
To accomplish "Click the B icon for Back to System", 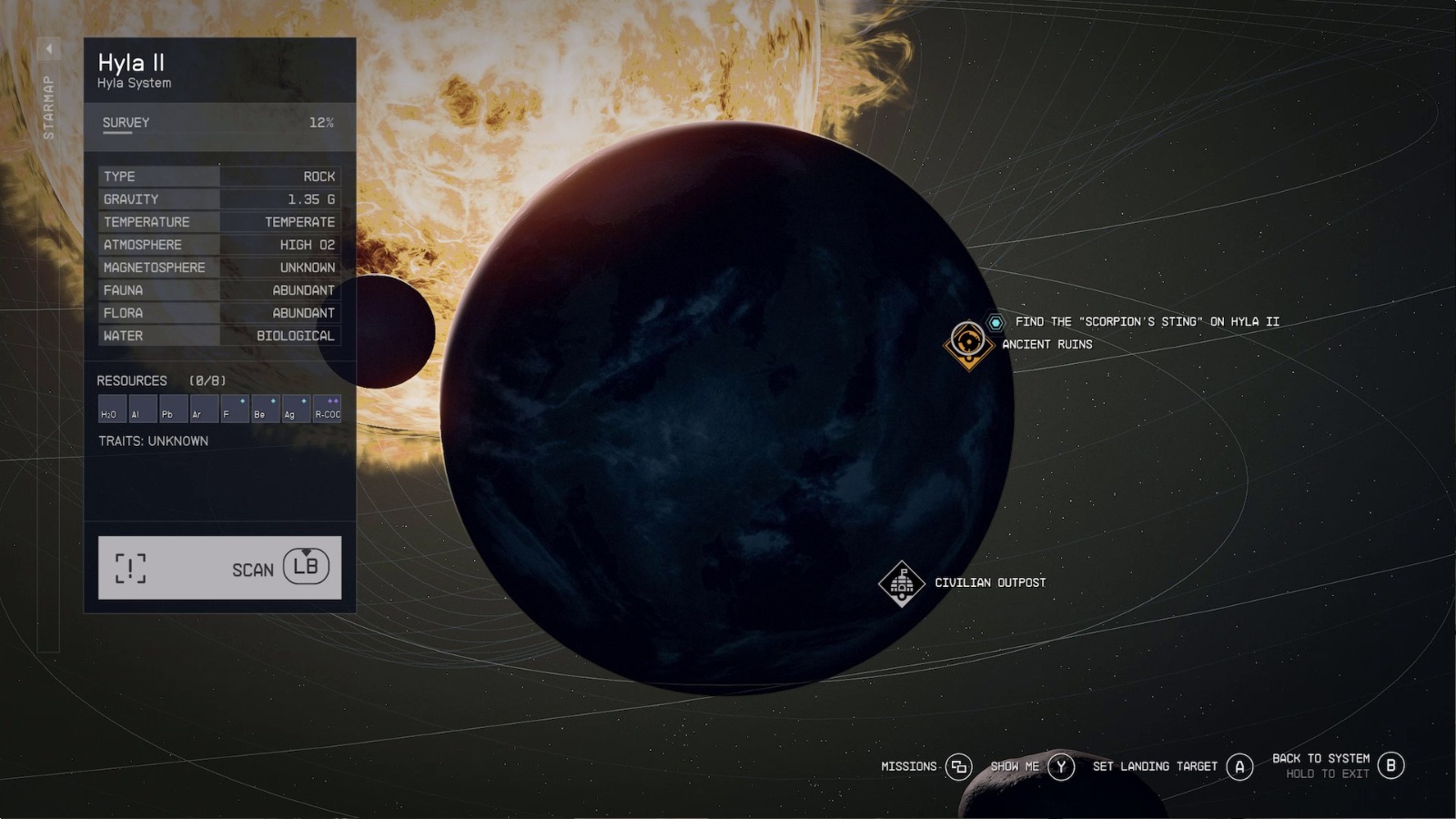I will (x=1390, y=766).
